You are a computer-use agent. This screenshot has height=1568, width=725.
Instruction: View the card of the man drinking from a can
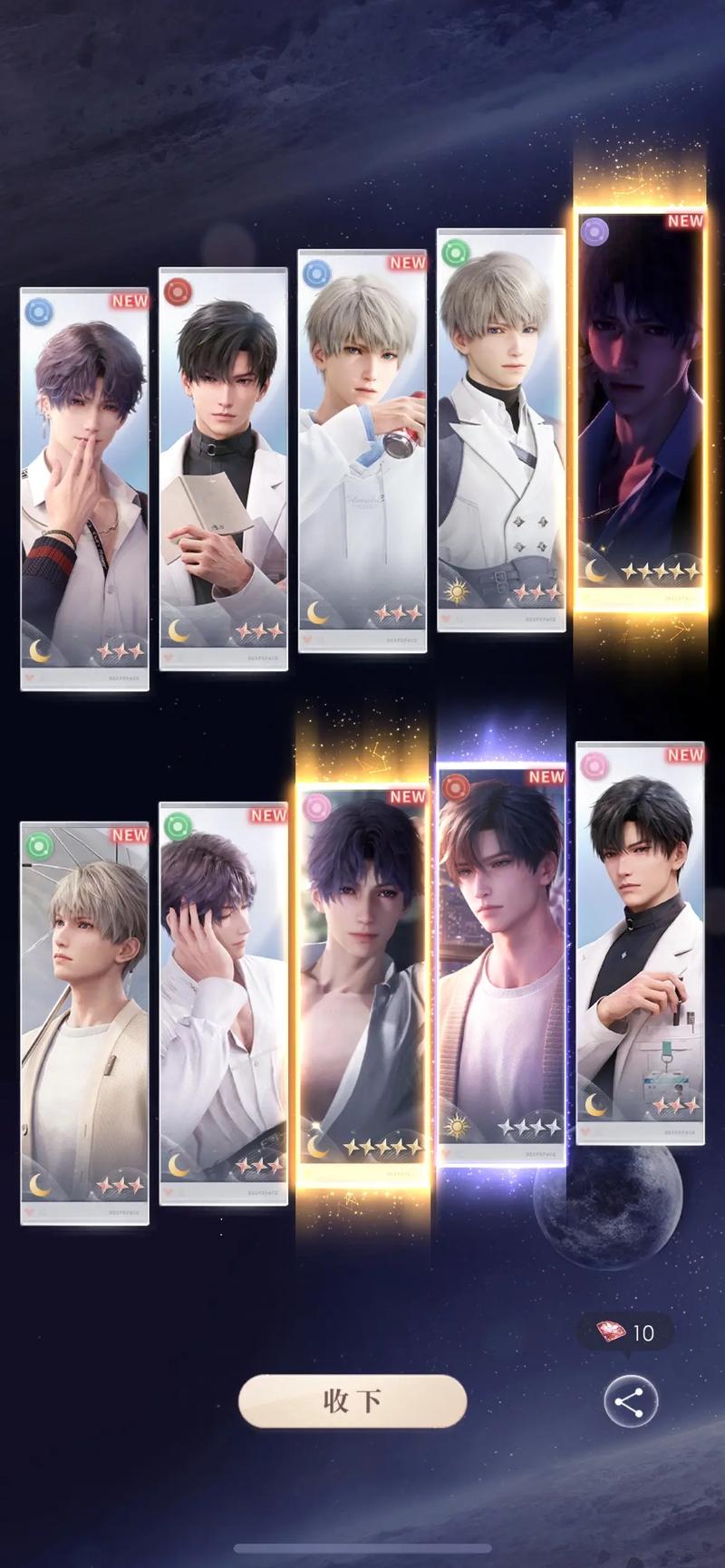pos(362,450)
